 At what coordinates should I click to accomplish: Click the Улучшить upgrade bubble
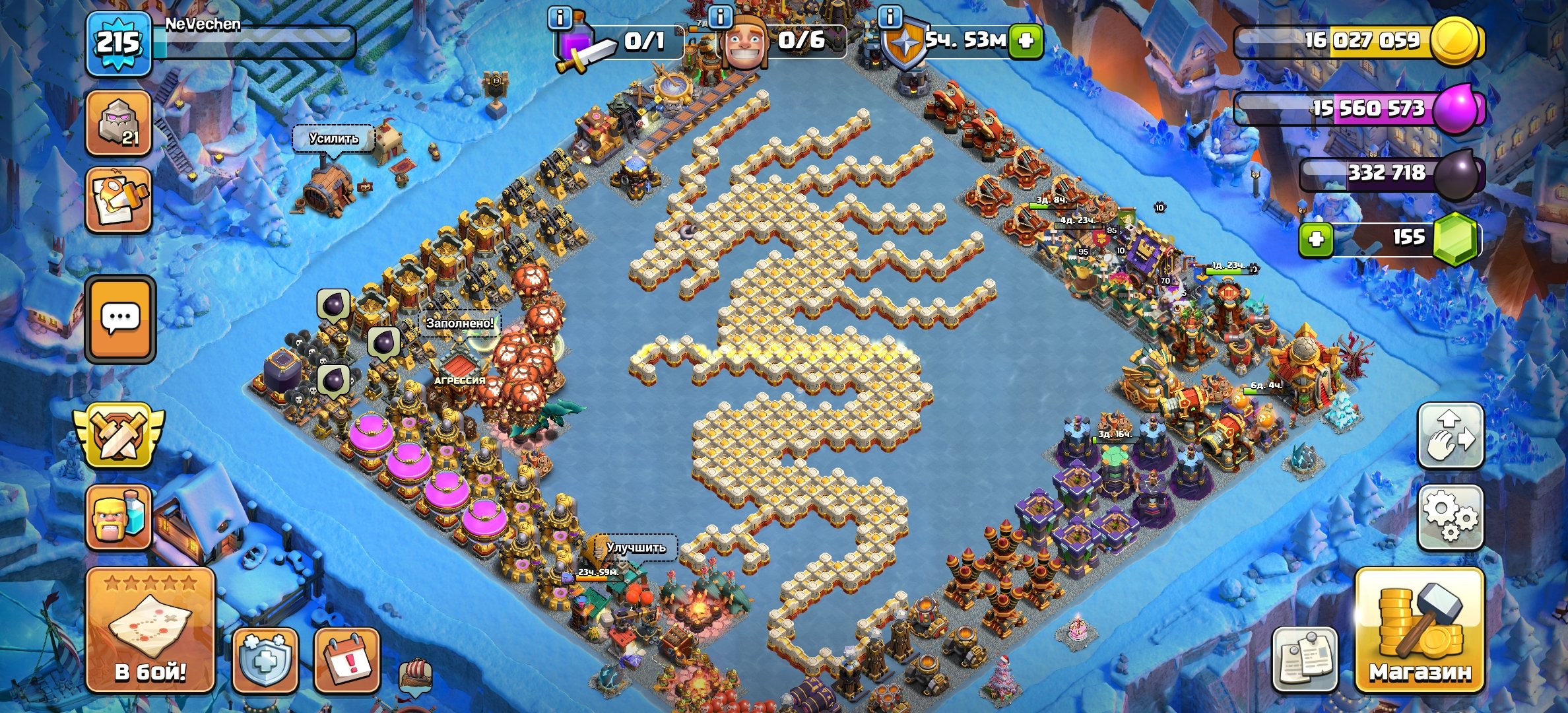coord(636,547)
